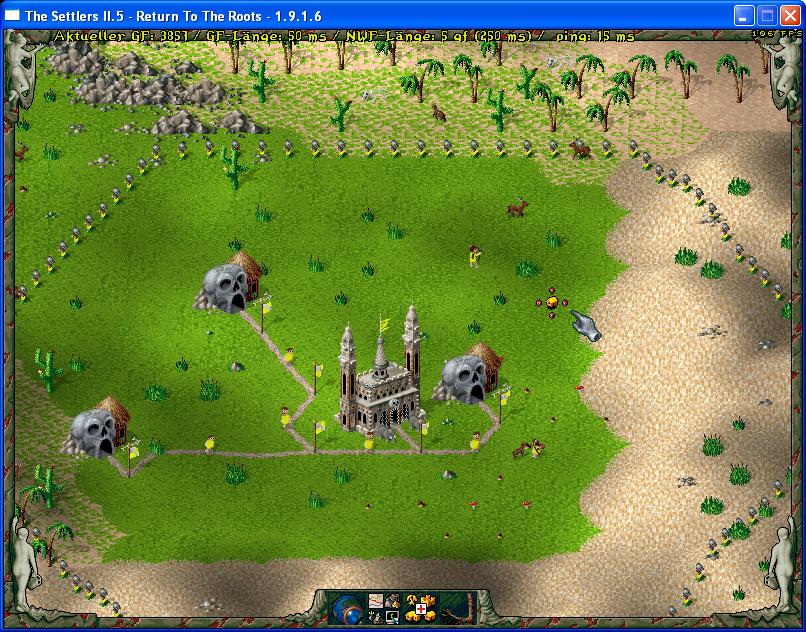Toggle the yellow houses construction aid

(412, 616)
